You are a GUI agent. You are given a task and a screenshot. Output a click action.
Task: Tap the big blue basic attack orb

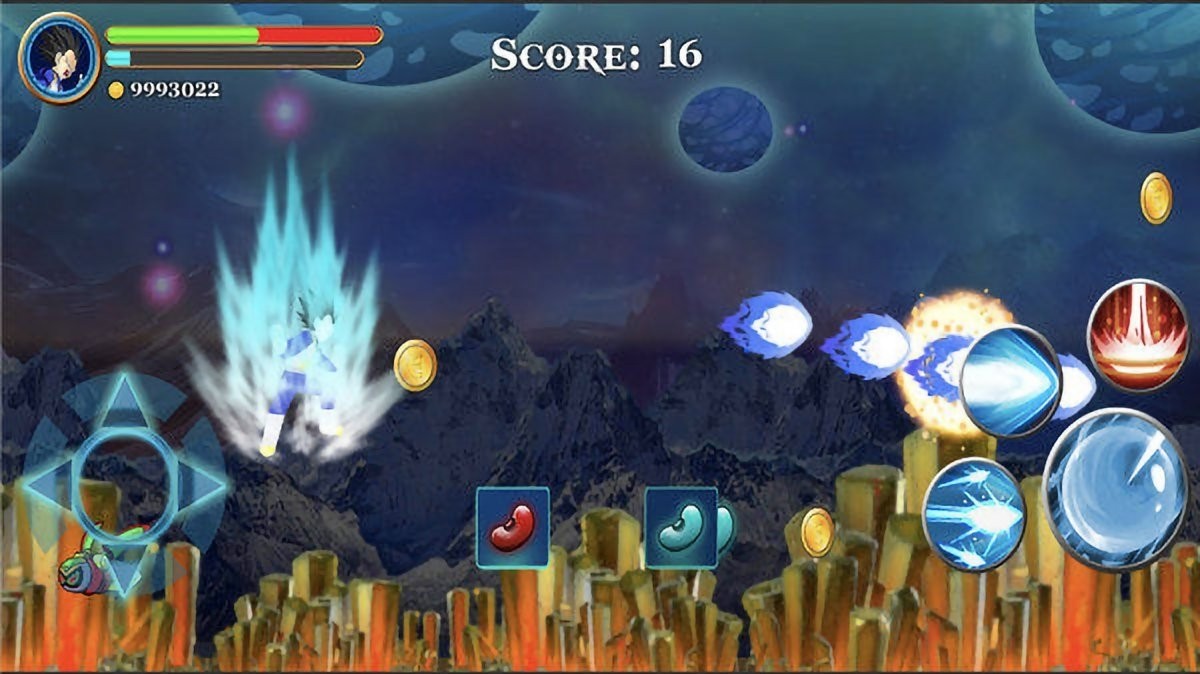point(1114,490)
